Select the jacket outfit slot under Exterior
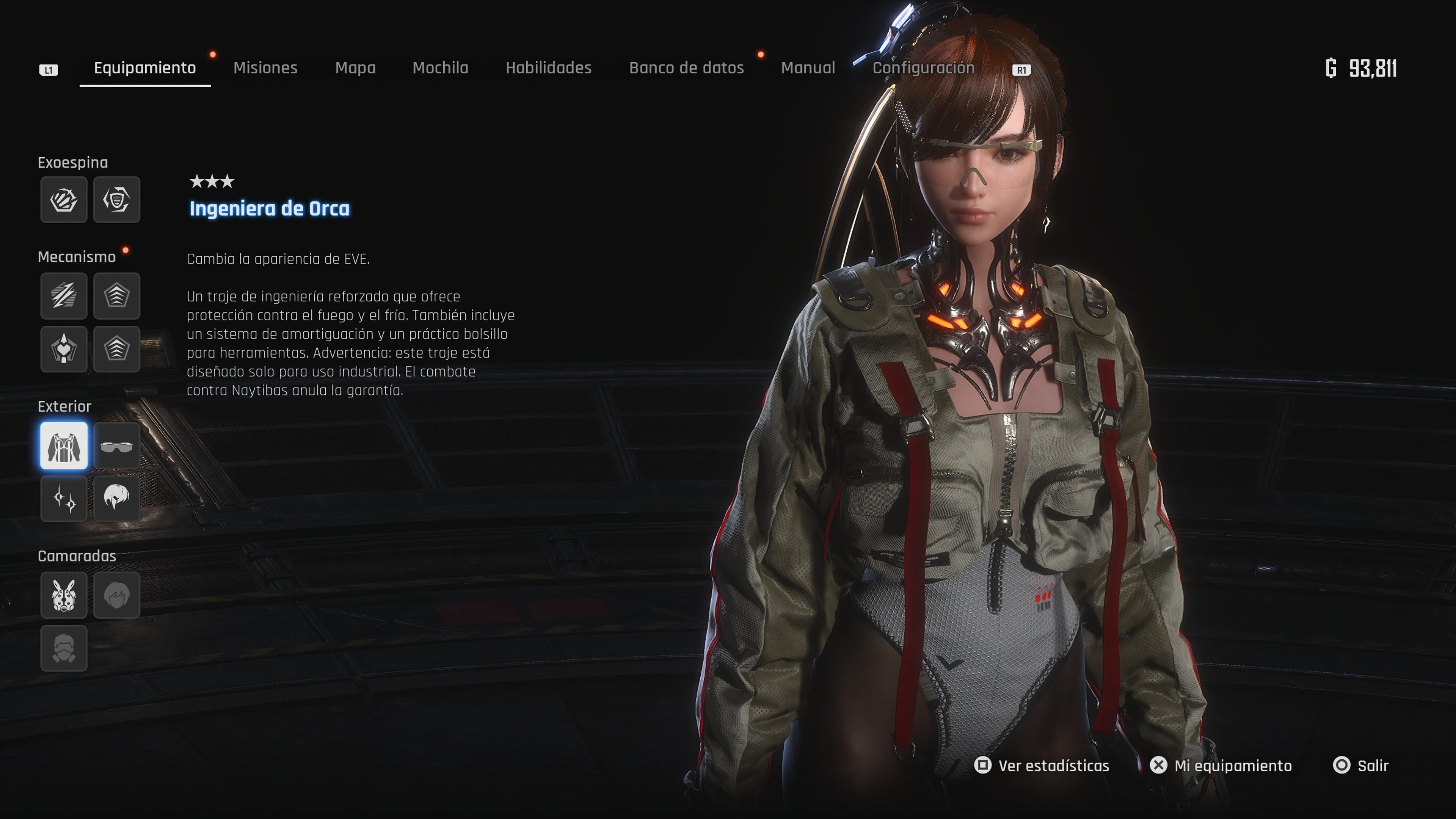 [64, 446]
